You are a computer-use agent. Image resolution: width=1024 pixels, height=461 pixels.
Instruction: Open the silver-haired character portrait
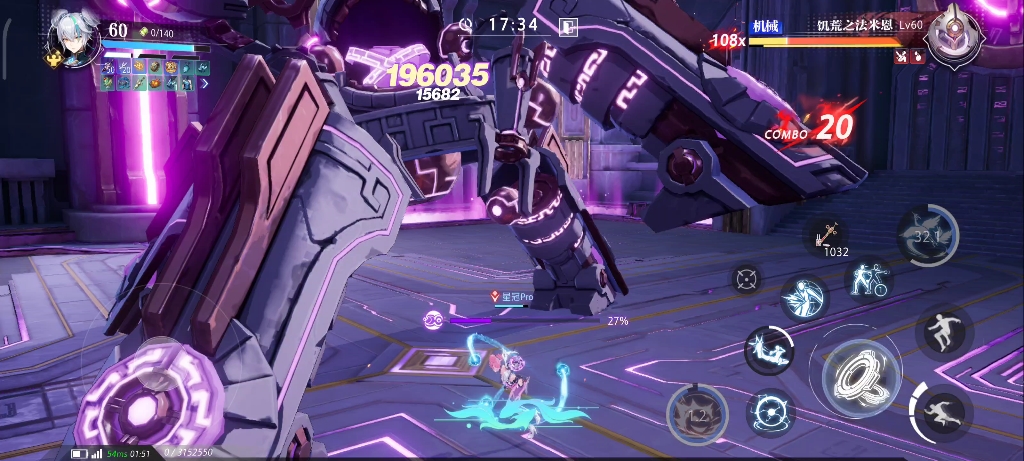72,42
